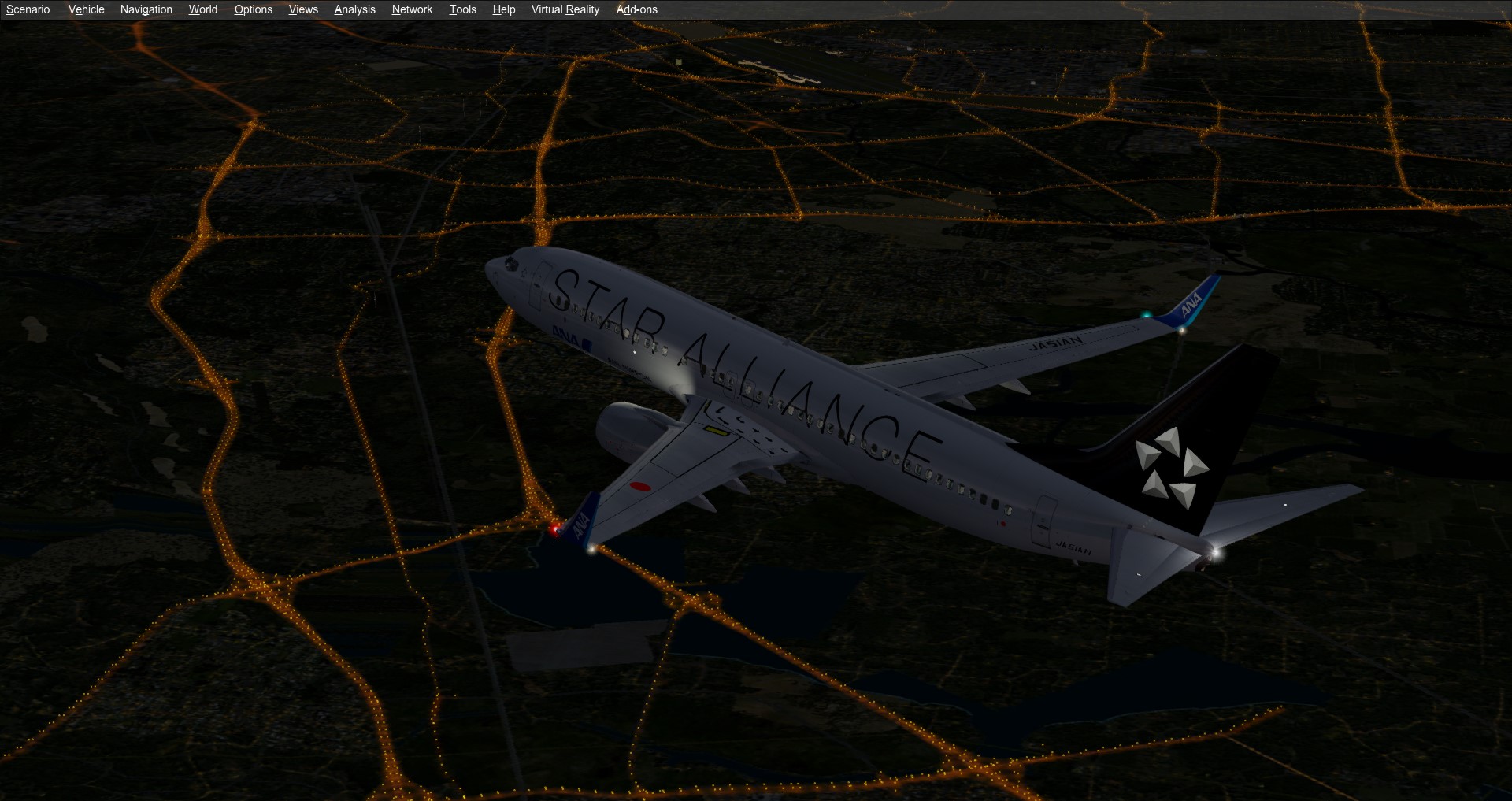The image size is (1512, 801).
Task: Show the Views menu
Action: pyautogui.click(x=303, y=9)
